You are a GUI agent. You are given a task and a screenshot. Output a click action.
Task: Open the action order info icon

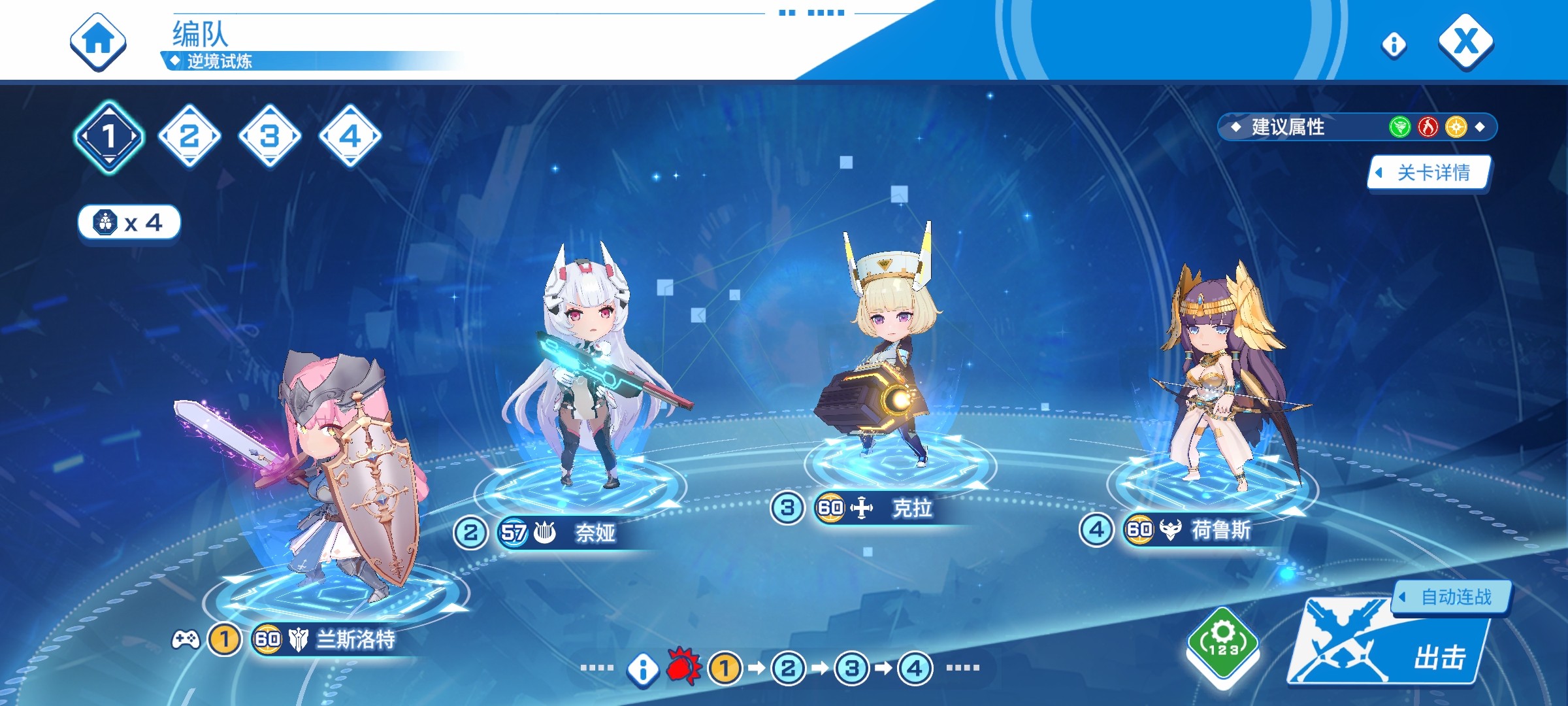coord(643,669)
